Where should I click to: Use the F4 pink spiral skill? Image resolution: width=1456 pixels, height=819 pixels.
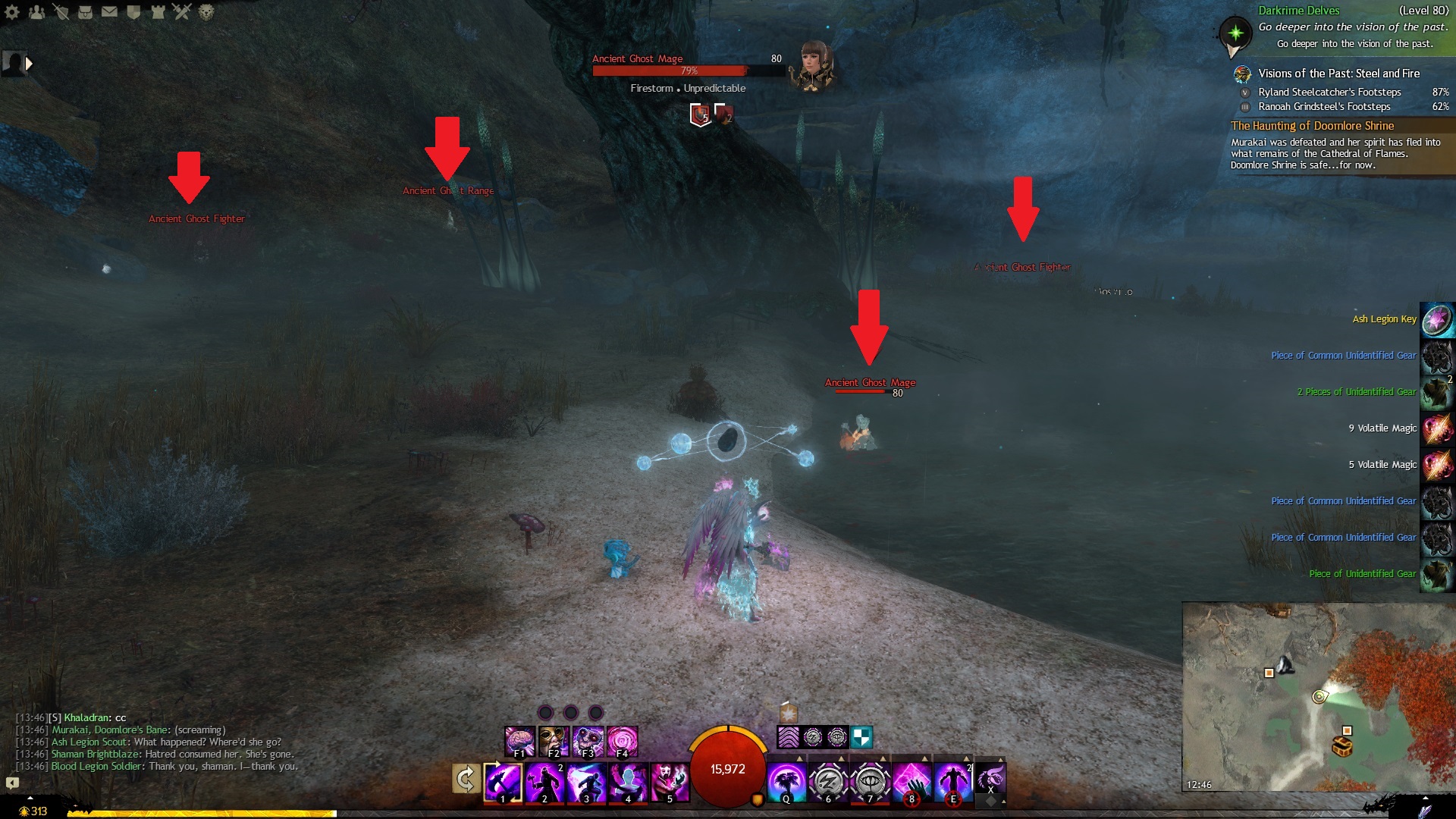point(623,741)
